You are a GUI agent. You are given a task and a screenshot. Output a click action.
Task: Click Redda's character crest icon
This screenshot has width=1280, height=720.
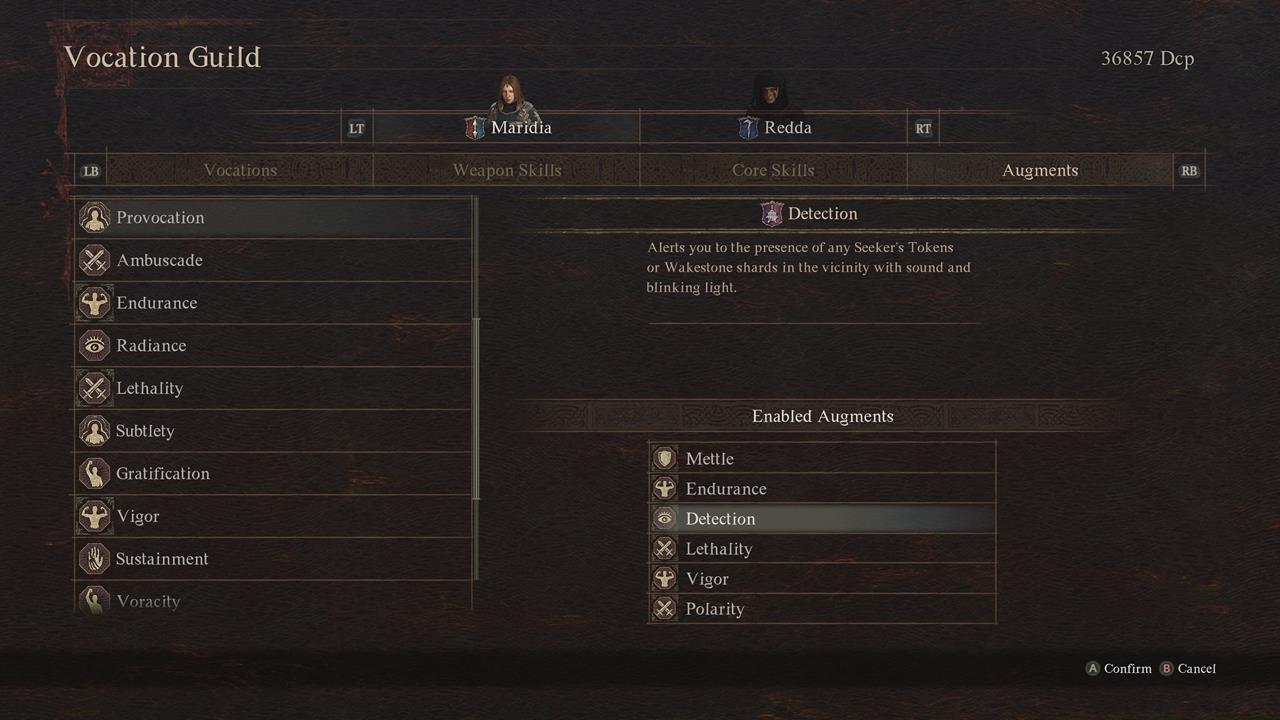point(746,127)
